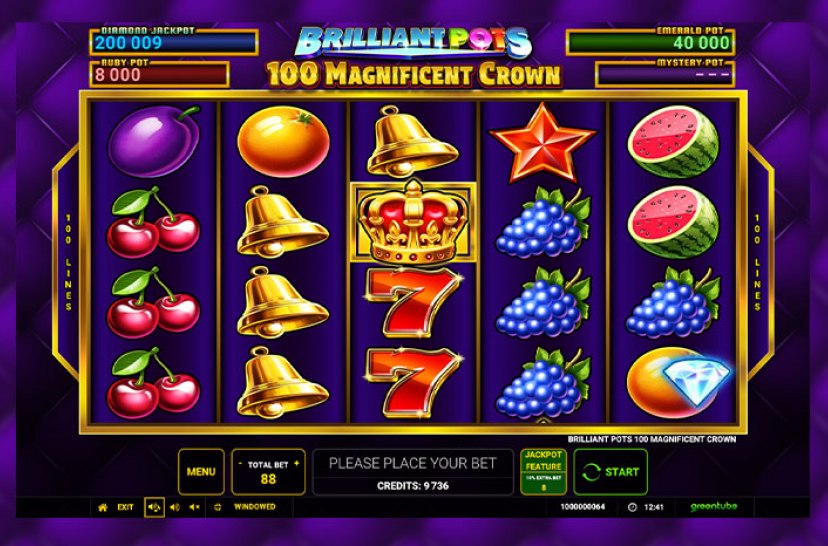Activate the Jackpot Feature extra bet
The width and height of the screenshot is (828, 546).
click(x=543, y=471)
